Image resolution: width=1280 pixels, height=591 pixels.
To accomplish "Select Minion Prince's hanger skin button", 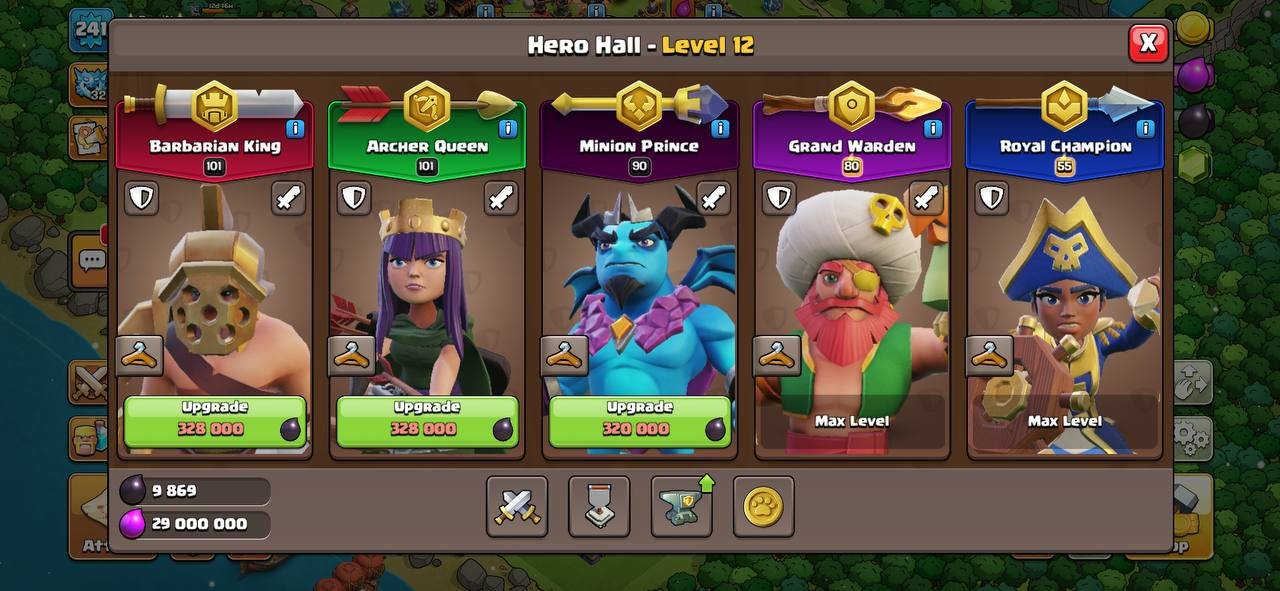I will tap(564, 355).
